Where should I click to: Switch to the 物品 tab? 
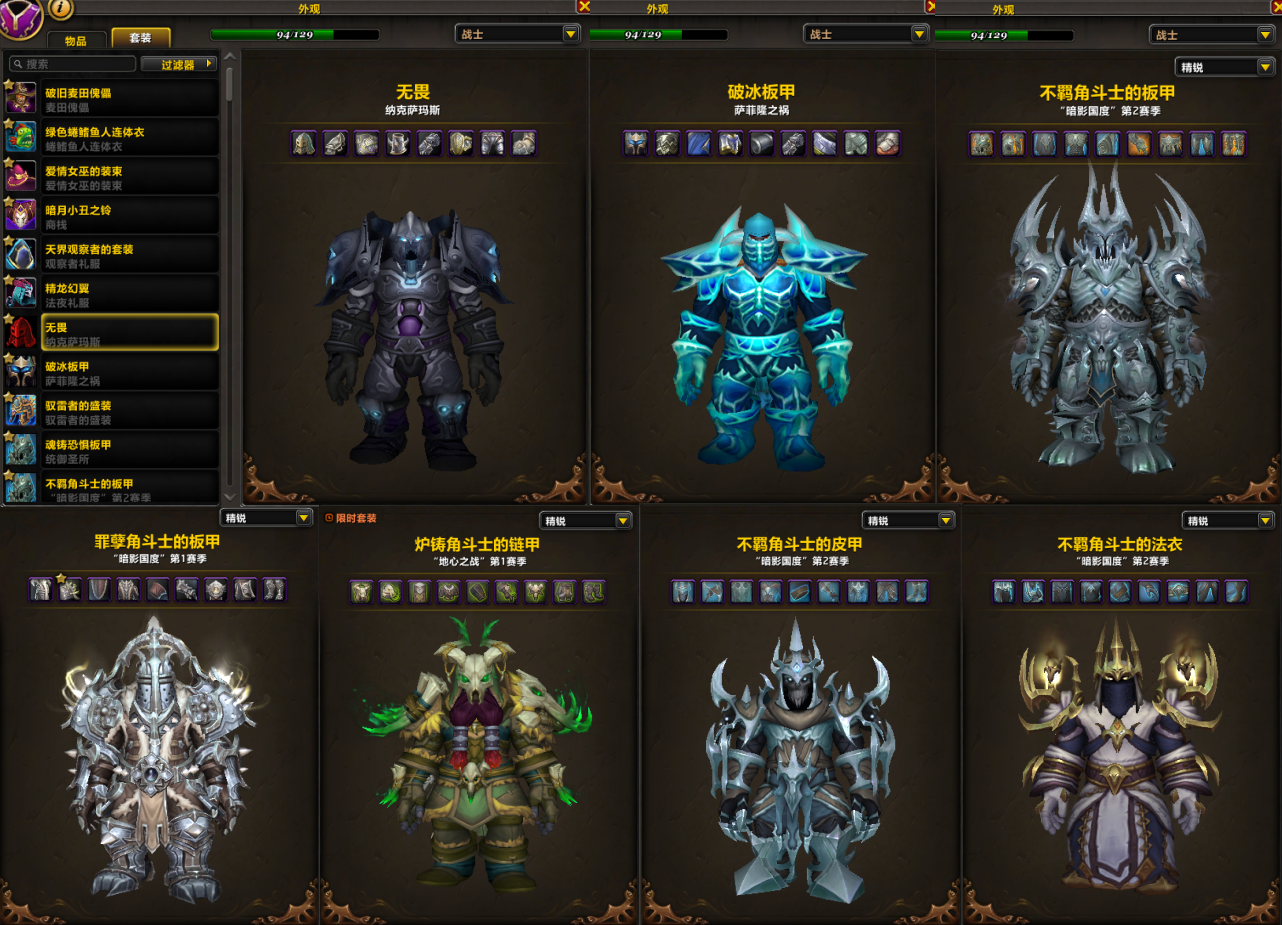click(x=75, y=40)
